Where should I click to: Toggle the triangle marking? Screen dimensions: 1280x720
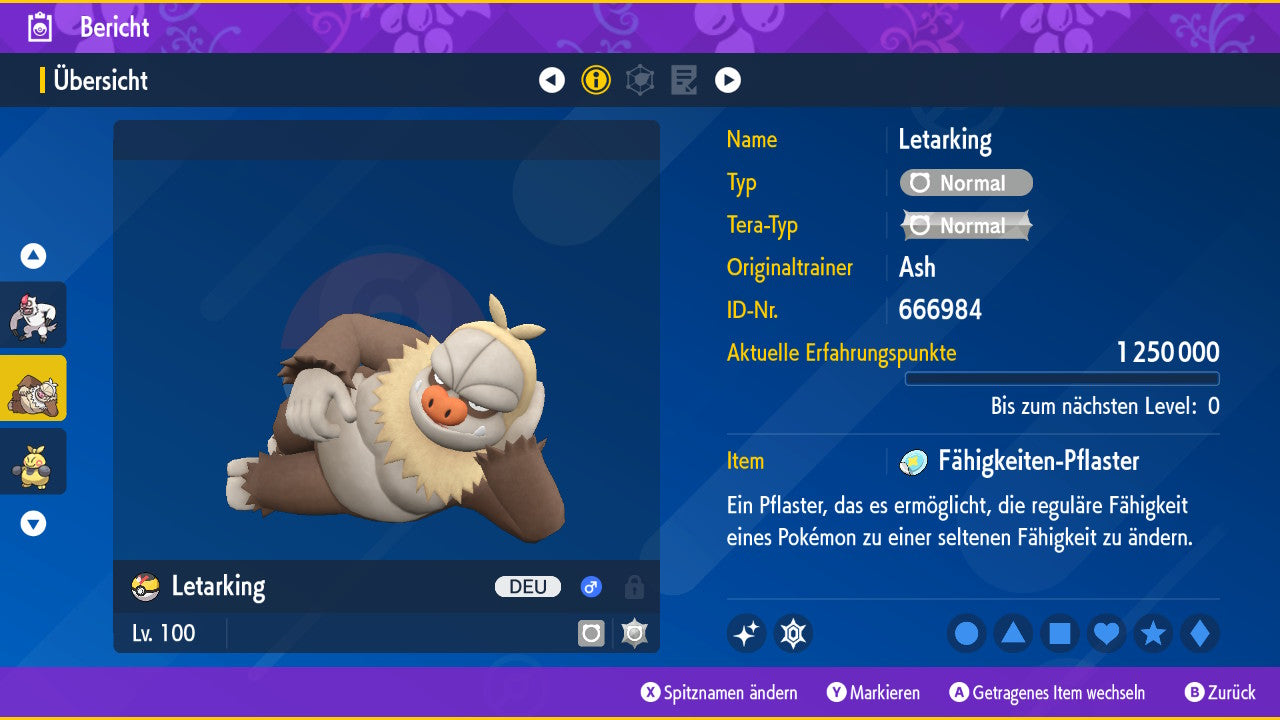point(1013,633)
